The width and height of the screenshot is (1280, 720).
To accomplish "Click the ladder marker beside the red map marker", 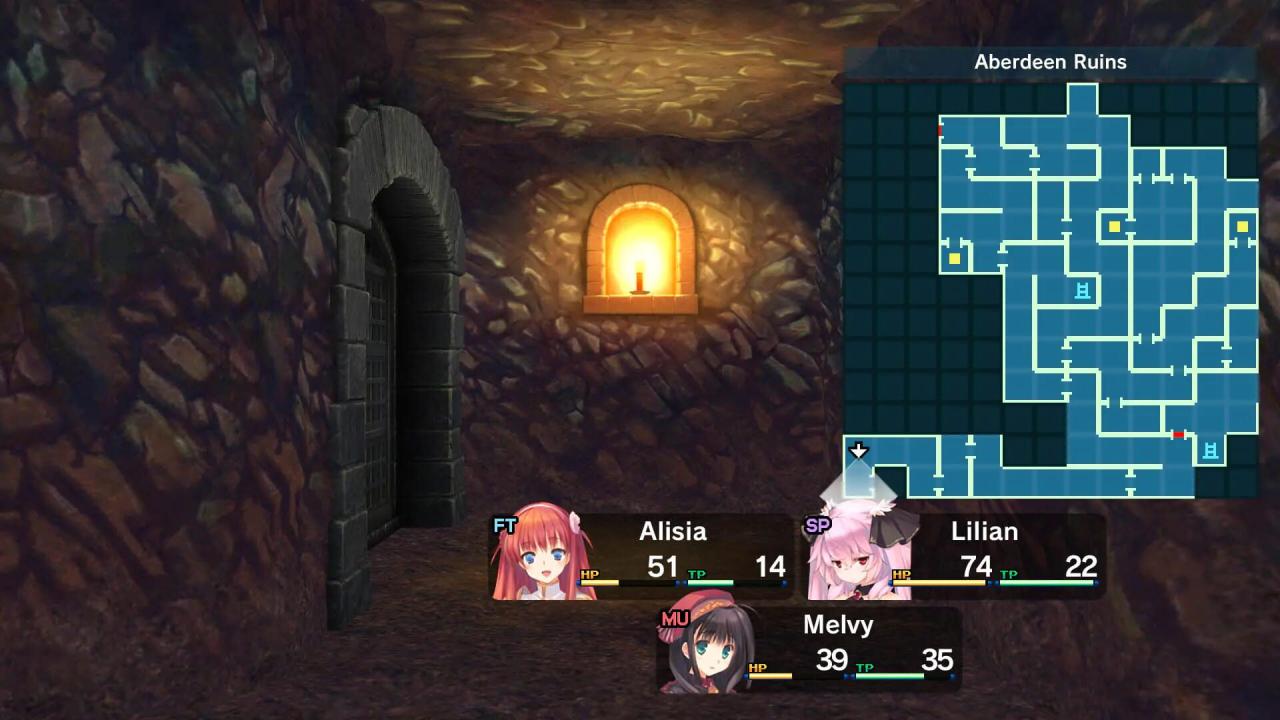I will 1210,450.
